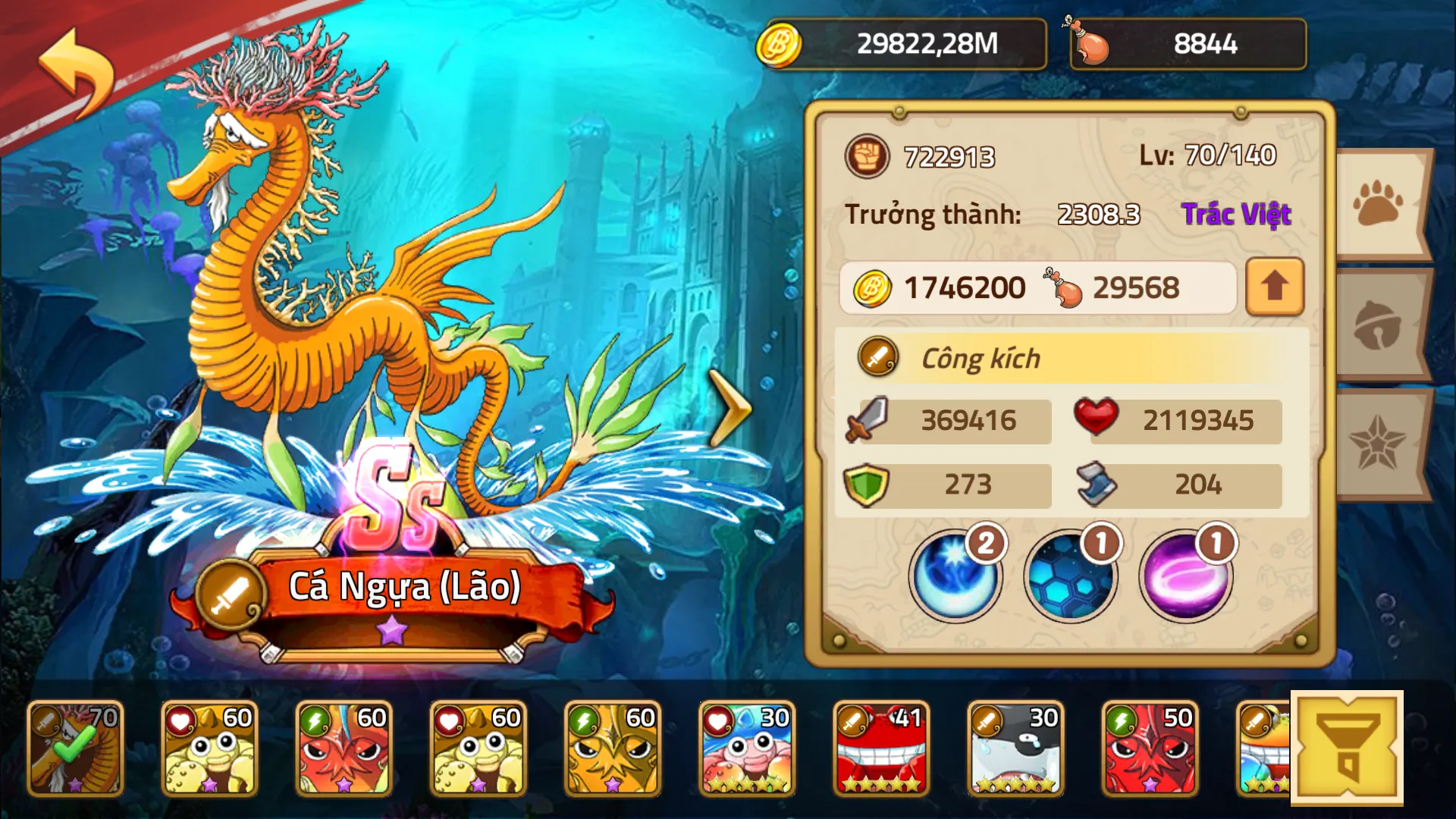Select the red five-star crab pet thumbnail
The image size is (1456, 819).
coord(880,747)
